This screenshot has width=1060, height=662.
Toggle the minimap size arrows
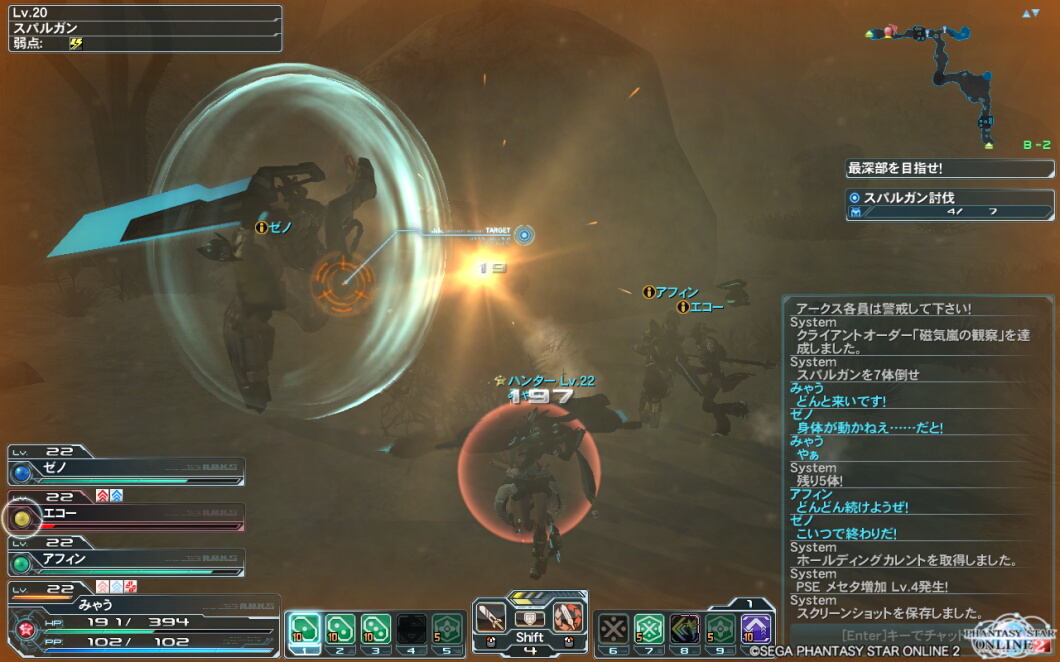[x=1030, y=13]
